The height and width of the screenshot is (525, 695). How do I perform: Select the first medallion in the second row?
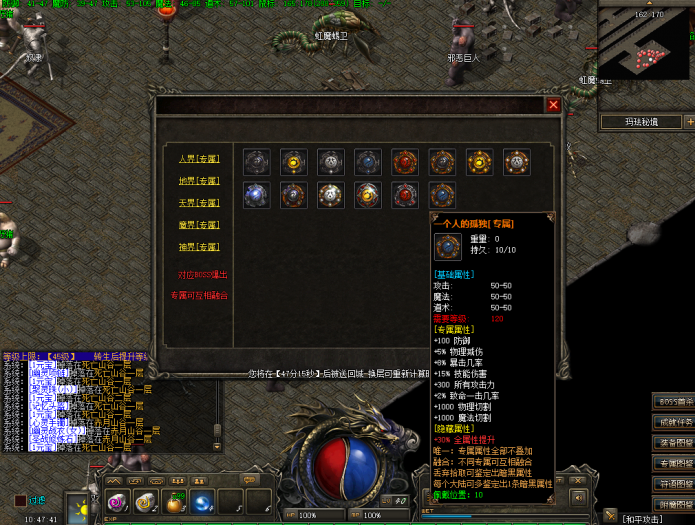tap(257, 194)
